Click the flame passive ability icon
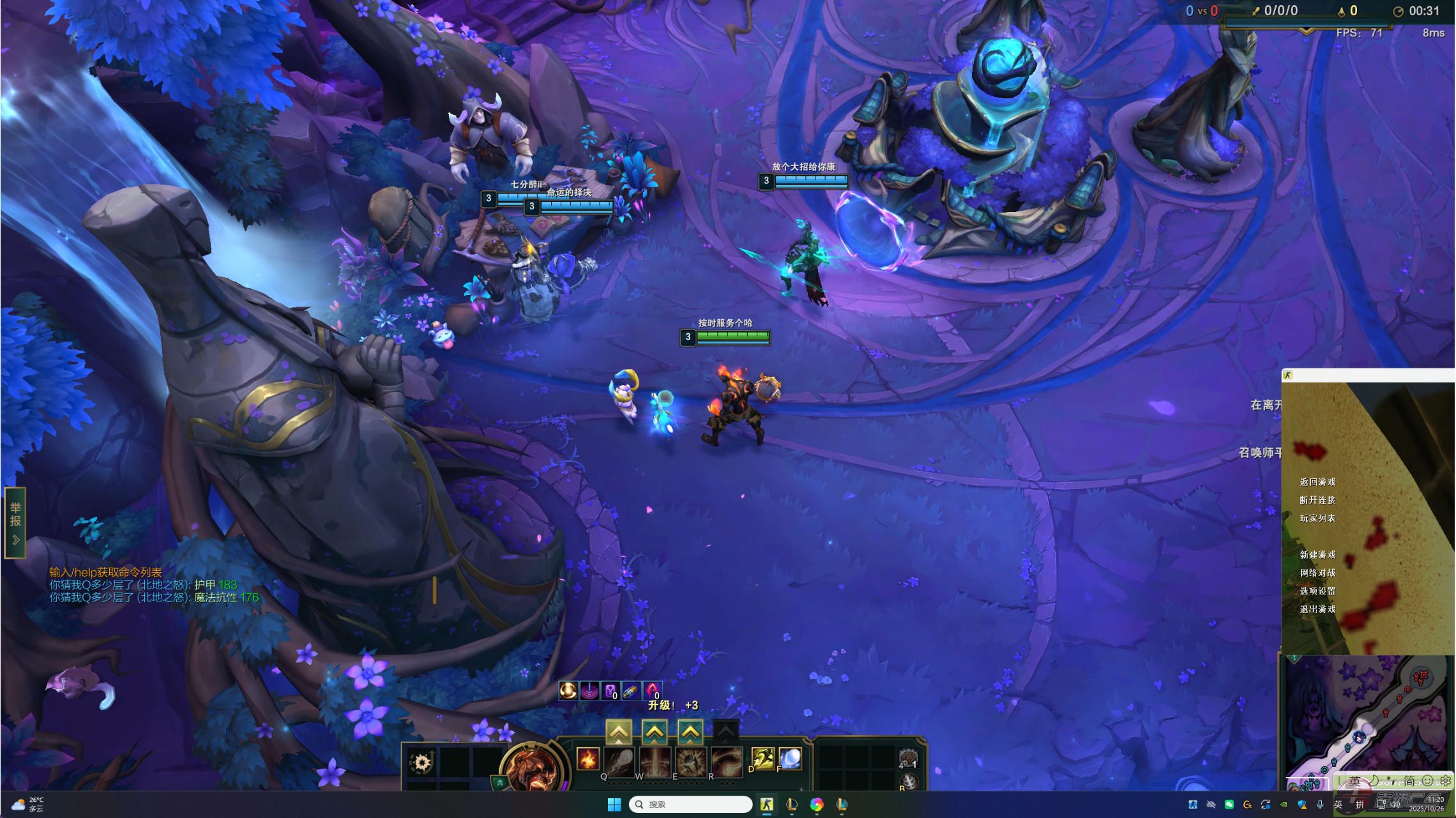The height and width of the screenshot is (818, 1456). point(588,759)
